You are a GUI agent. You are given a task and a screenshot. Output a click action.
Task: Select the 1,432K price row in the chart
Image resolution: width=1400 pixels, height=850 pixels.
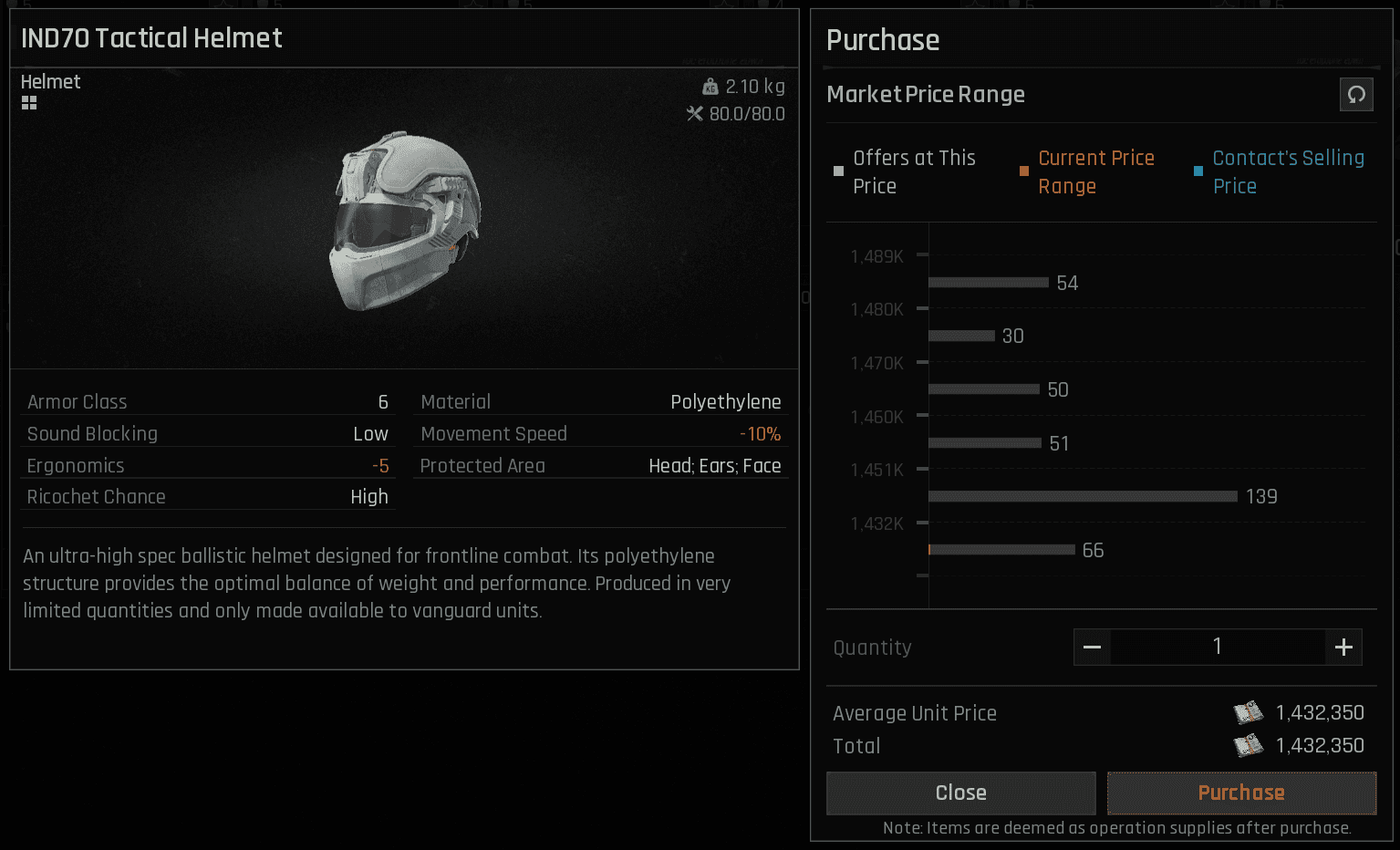pos(1000,550)
